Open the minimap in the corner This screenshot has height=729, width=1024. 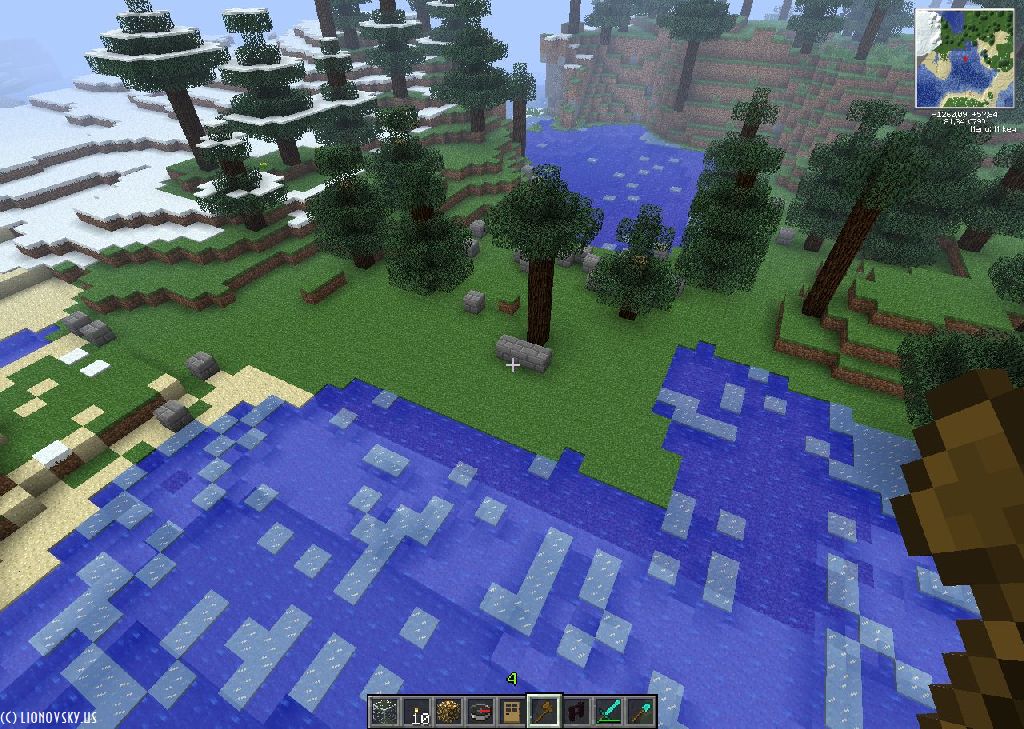(x=962, y=58)
